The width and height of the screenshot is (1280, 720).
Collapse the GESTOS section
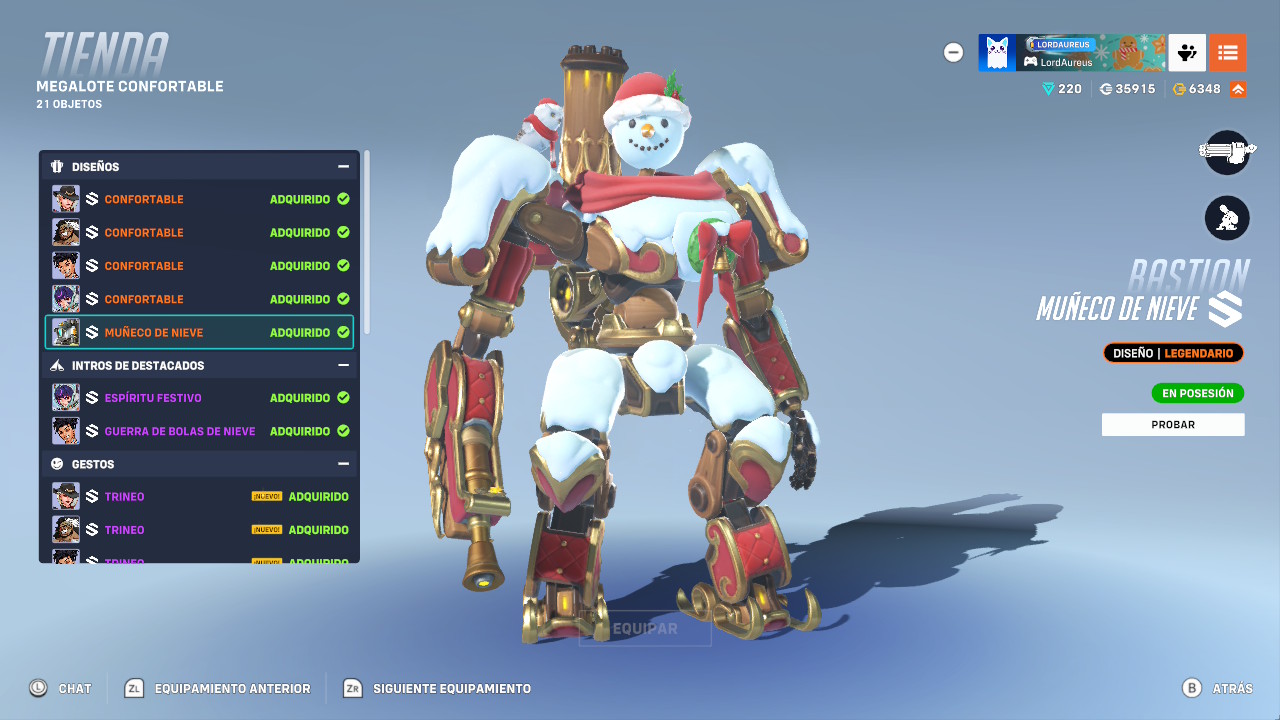click(345, 463)
